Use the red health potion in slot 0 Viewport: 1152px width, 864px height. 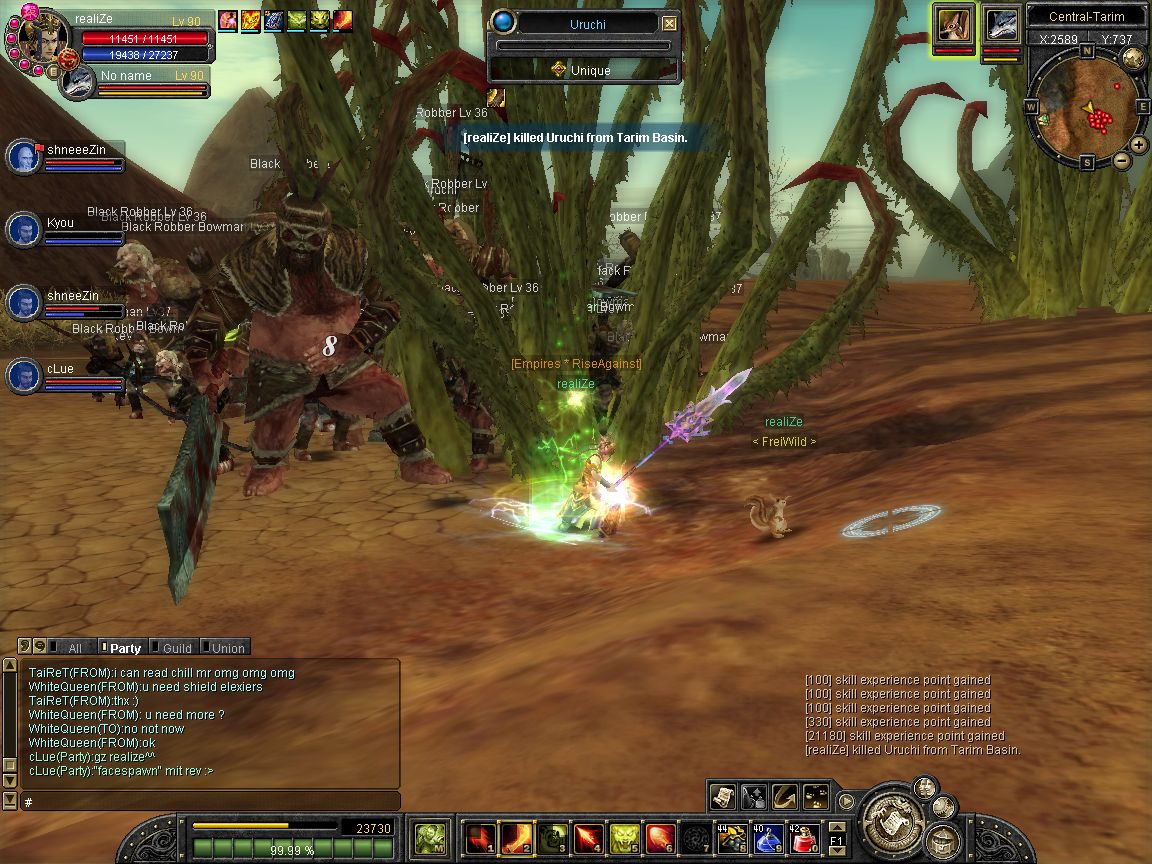coord(806,838)
